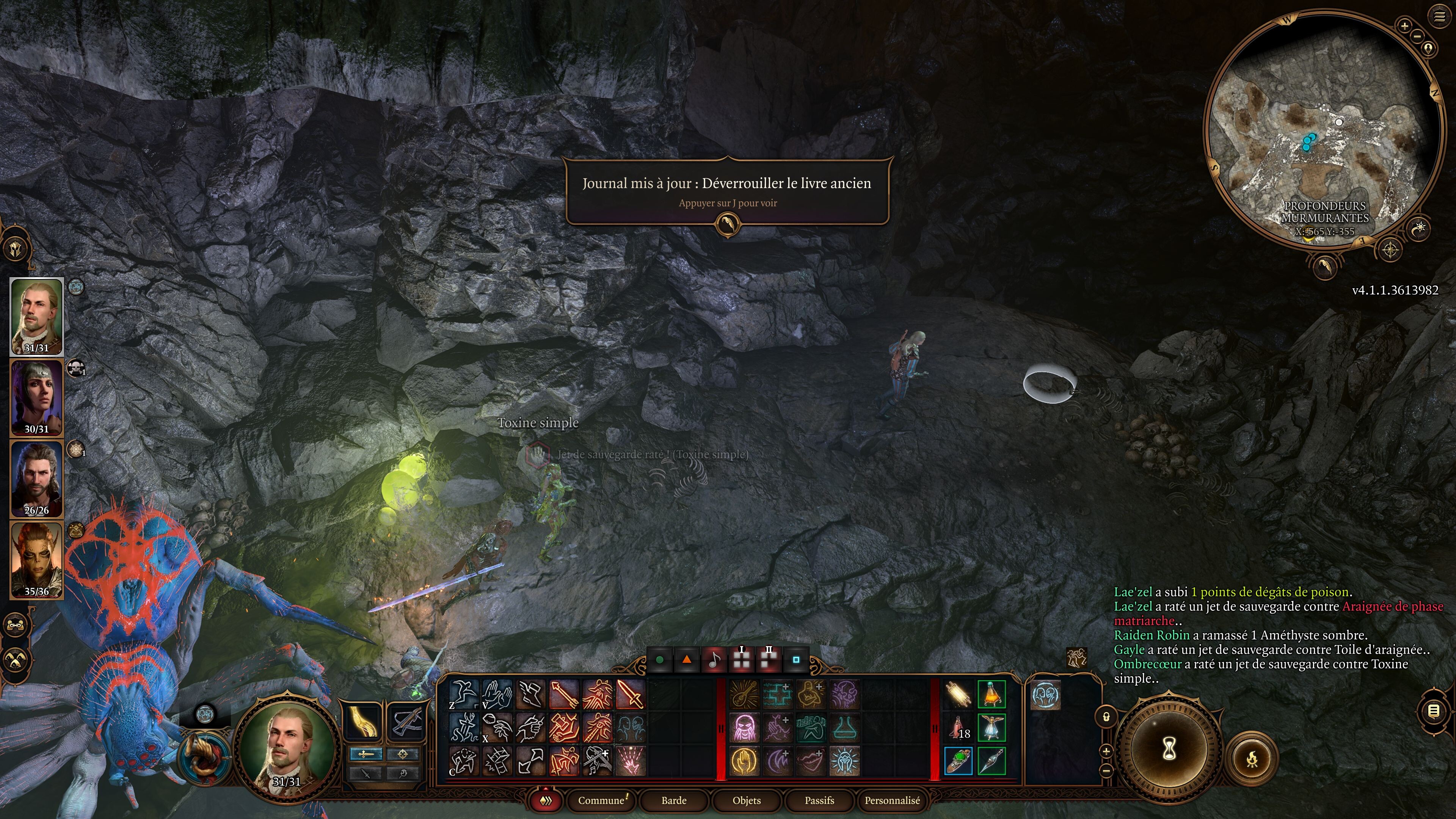
Task: Zoom out the minimap with minus button
Action: click(1417, 36)
